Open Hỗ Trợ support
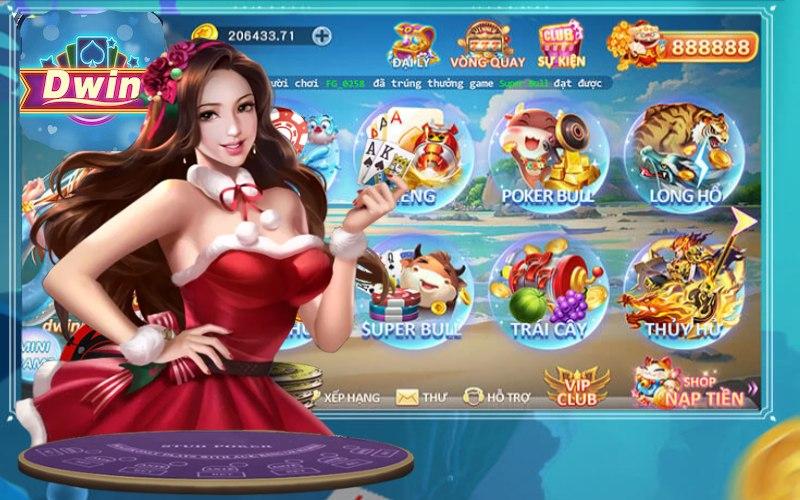The image size is (800, 500). point(494,397)
